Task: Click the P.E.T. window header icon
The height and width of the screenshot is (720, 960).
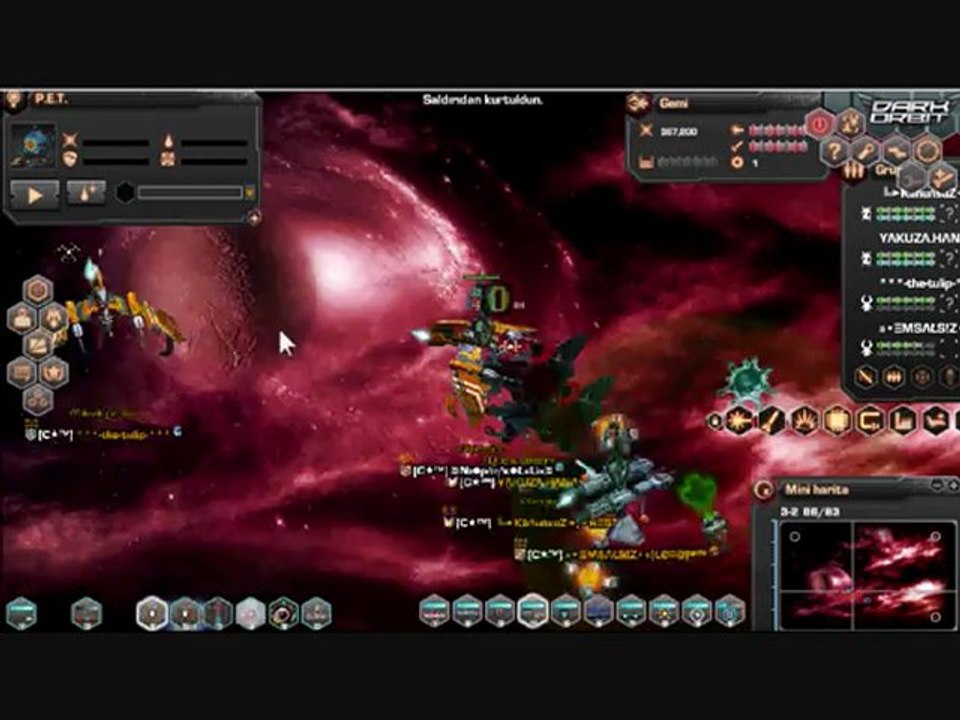Action: click(14, 99)
